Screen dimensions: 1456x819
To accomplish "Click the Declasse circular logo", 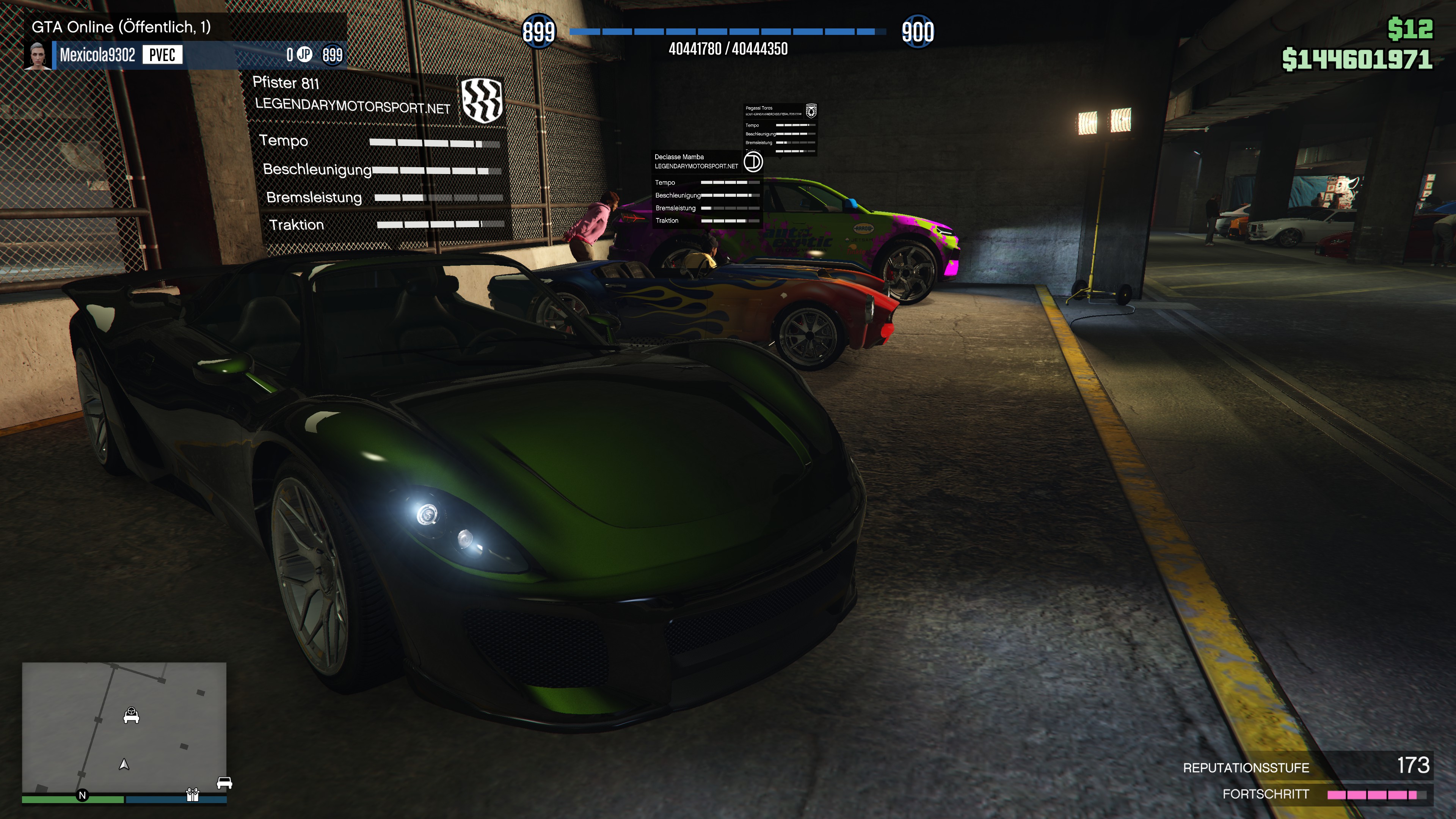I will pyautogui.click(x=753, y=162).
